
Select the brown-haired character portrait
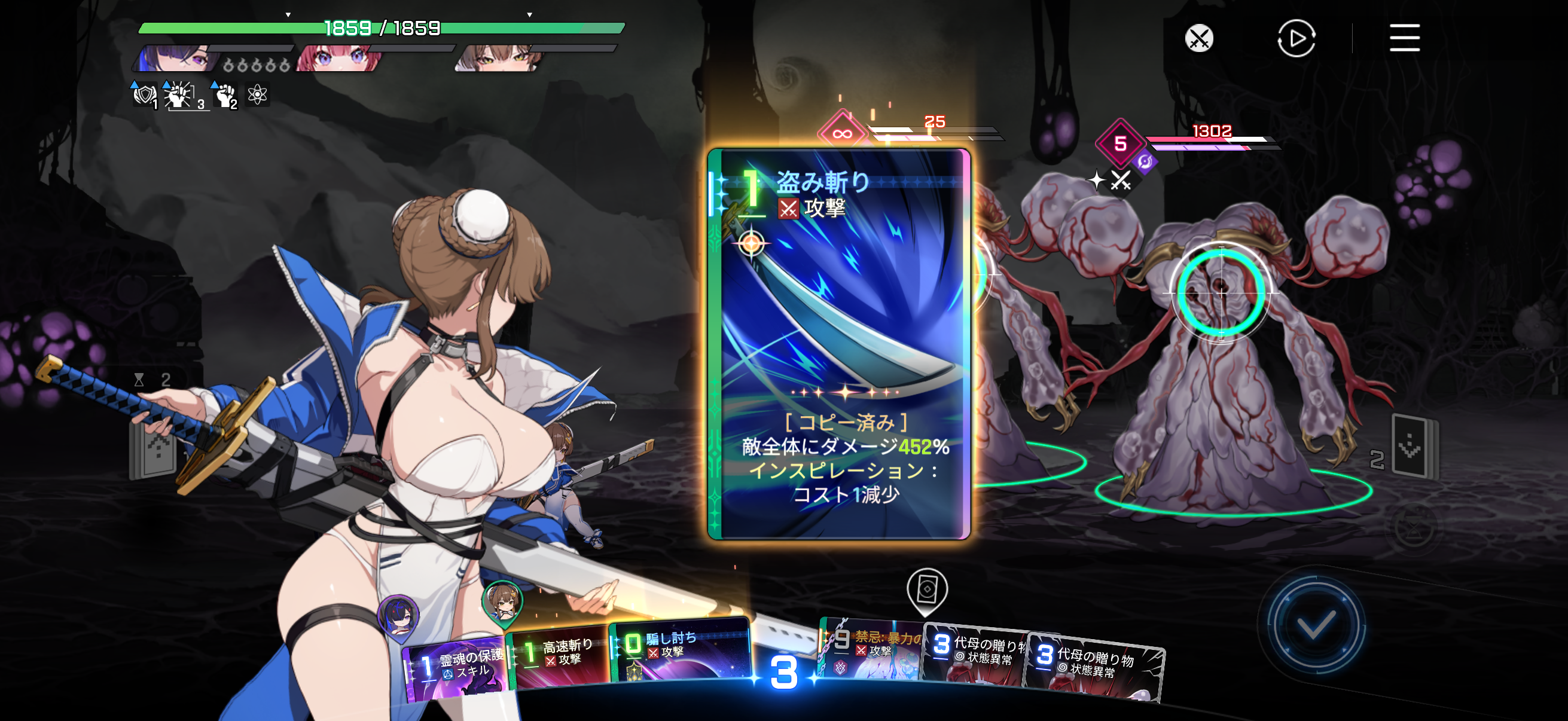click(498, 59)
